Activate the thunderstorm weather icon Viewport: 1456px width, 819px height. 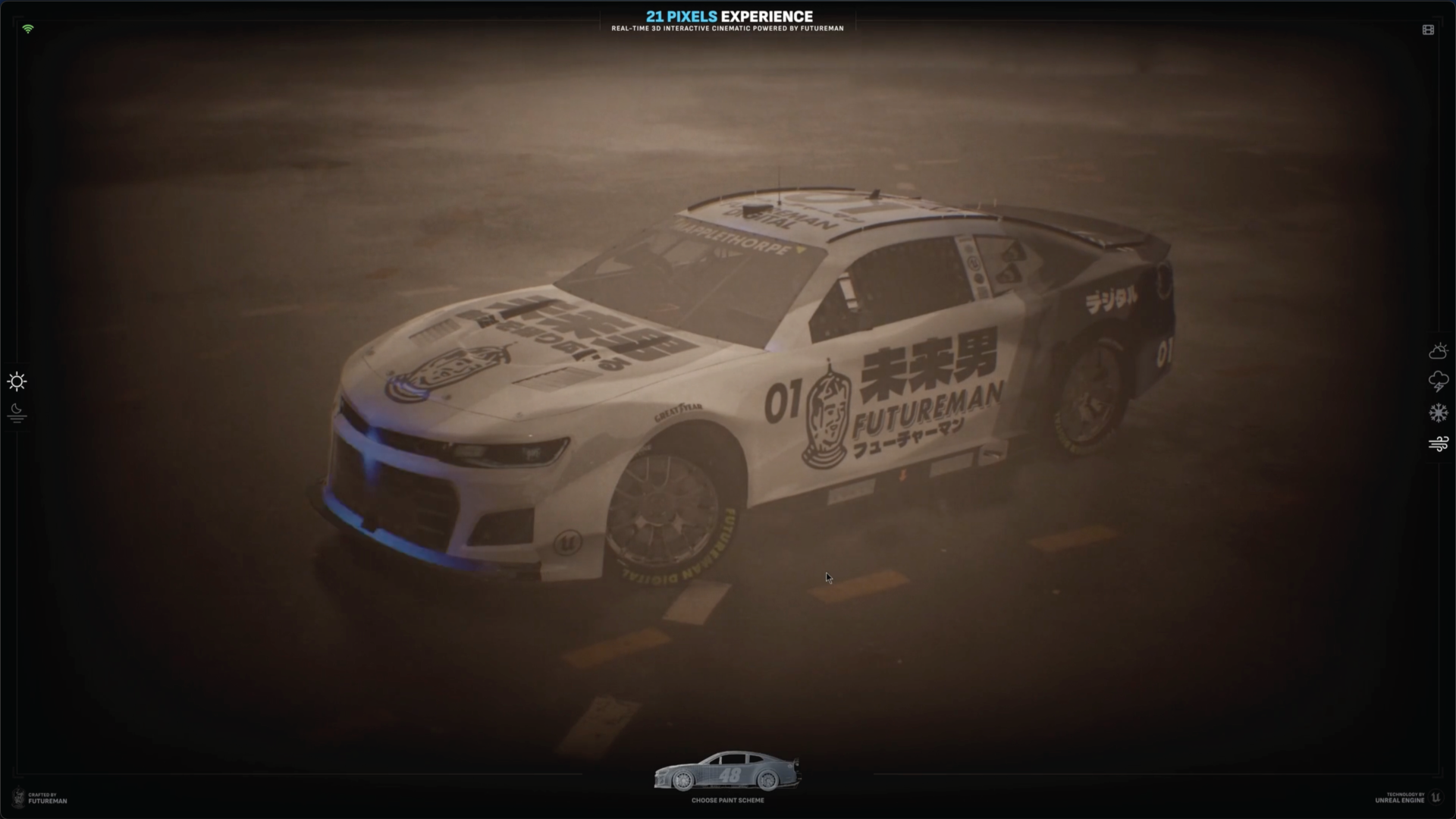pos(1438,381)
